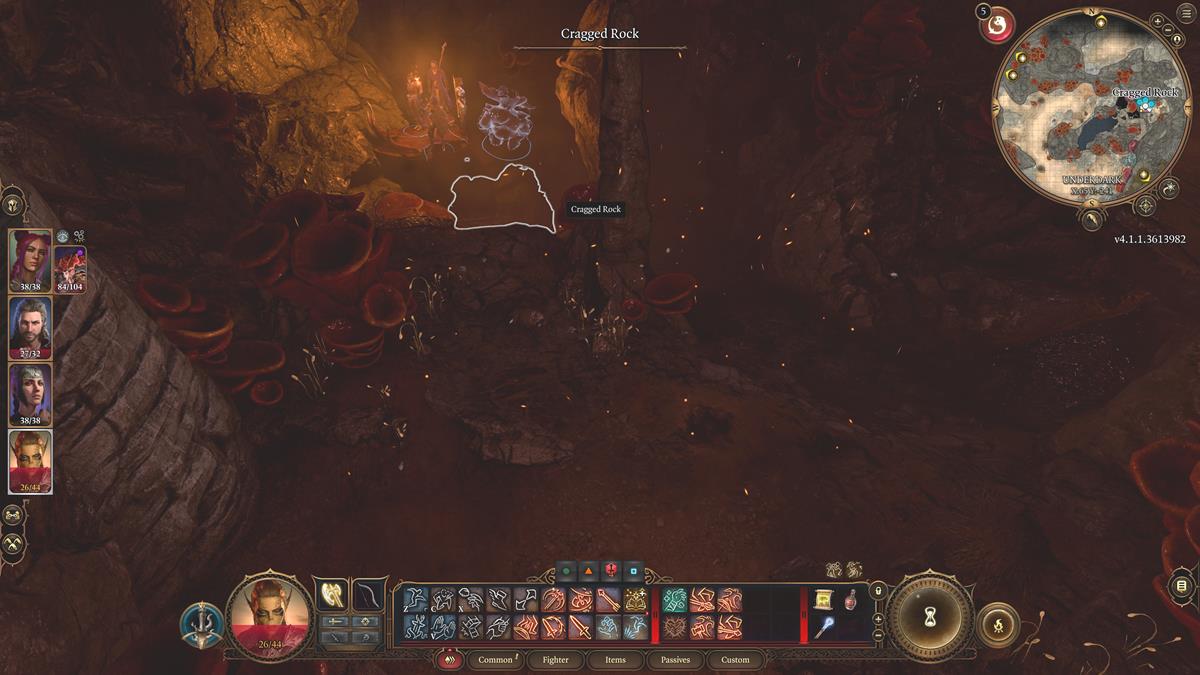Choose the silver-haired companion portrait with 38/38
The image size is (1200, 675).
30,394
